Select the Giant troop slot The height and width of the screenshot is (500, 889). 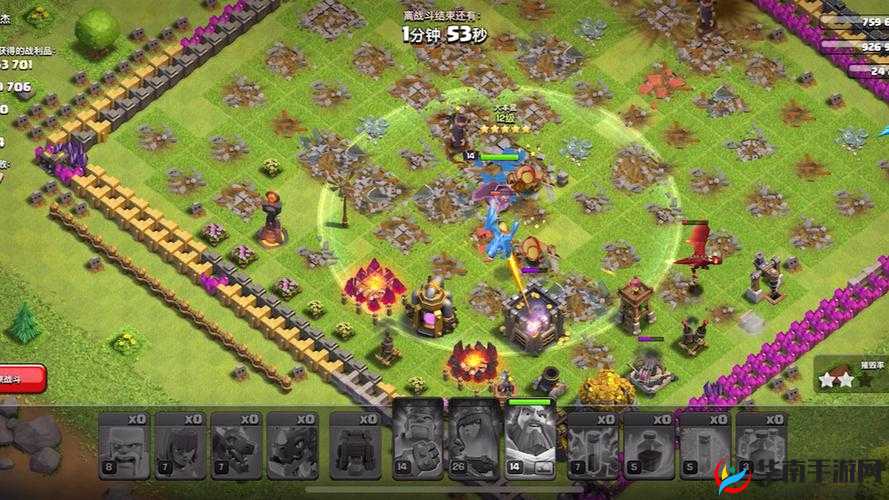click(x=123, y=445)
